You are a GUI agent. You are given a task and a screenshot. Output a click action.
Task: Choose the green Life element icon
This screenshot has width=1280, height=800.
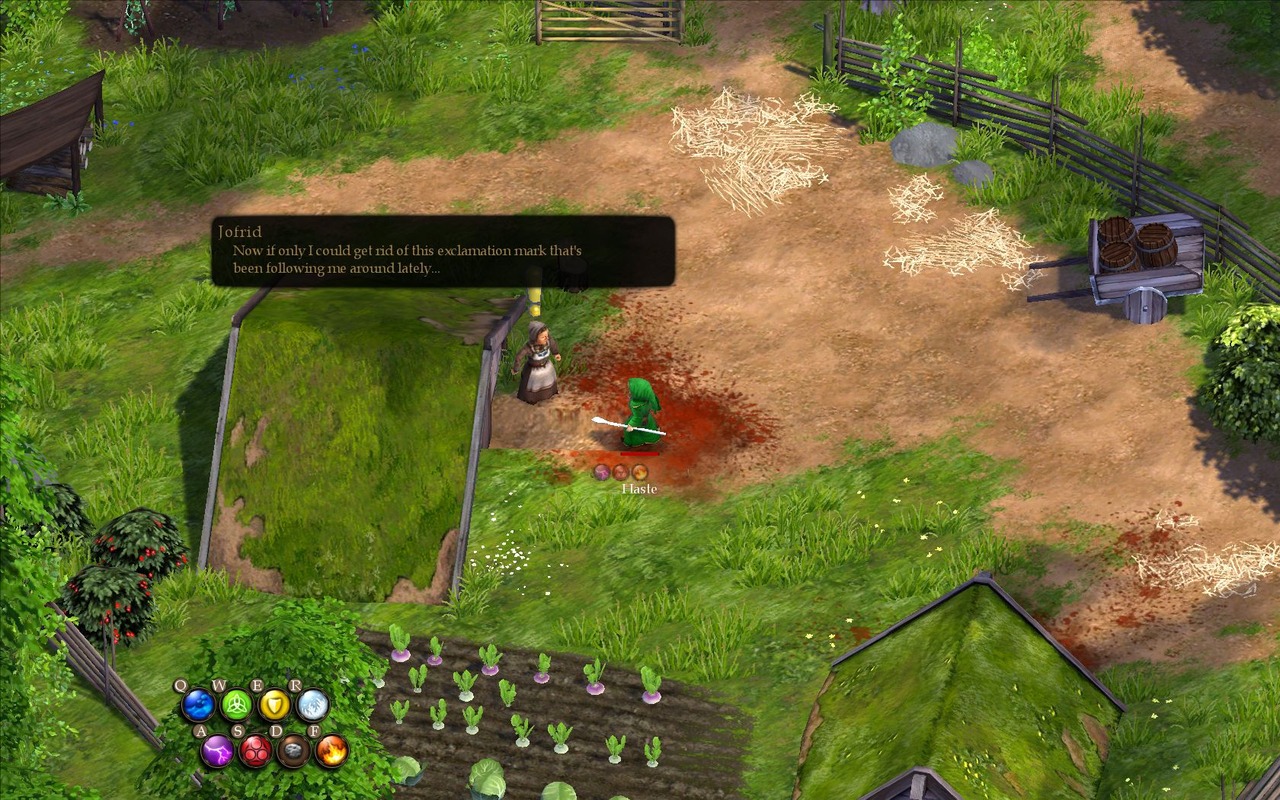click(x=236, y=705)
